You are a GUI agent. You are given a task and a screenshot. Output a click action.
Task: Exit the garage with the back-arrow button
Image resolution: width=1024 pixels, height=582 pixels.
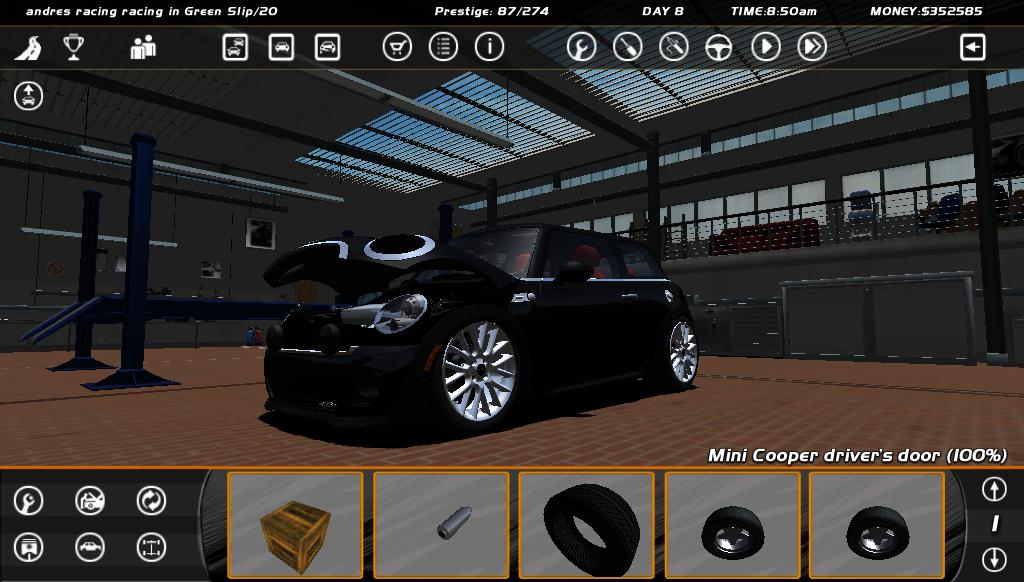coord(972,47)
